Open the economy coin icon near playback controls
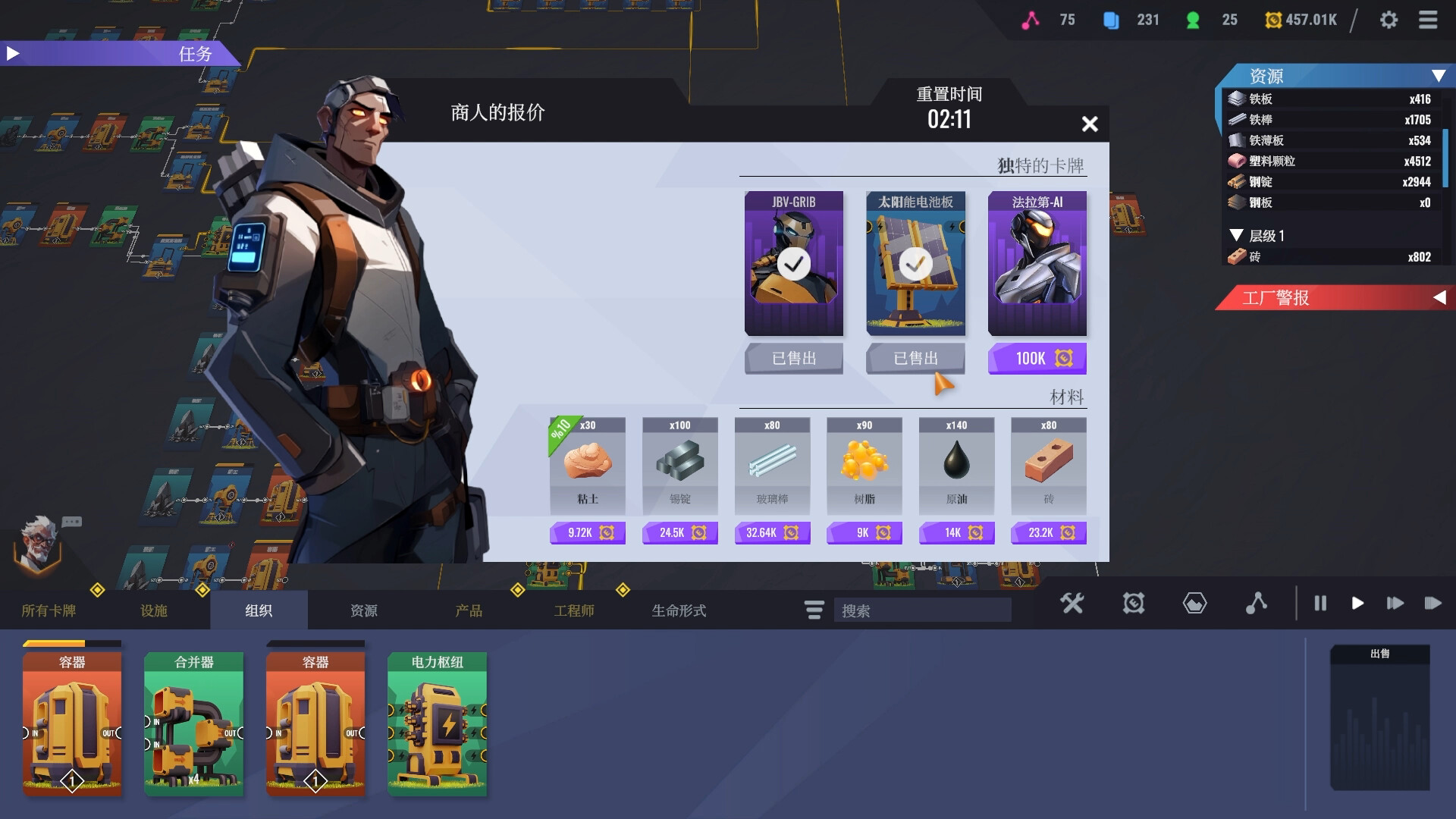The width and height of the screenshot is (1456, 819). 1133,604
